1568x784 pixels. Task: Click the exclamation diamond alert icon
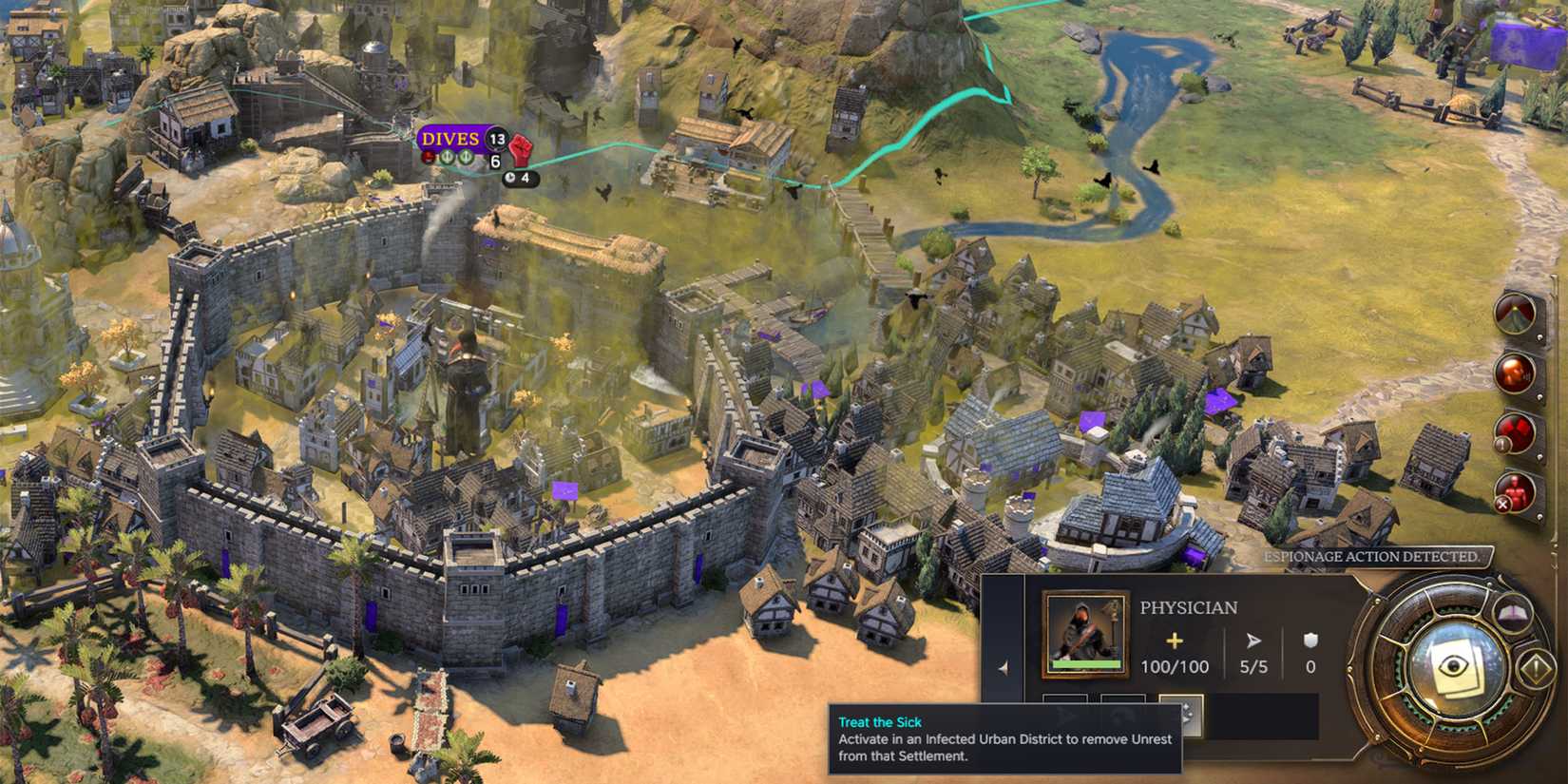point(1537,667)
